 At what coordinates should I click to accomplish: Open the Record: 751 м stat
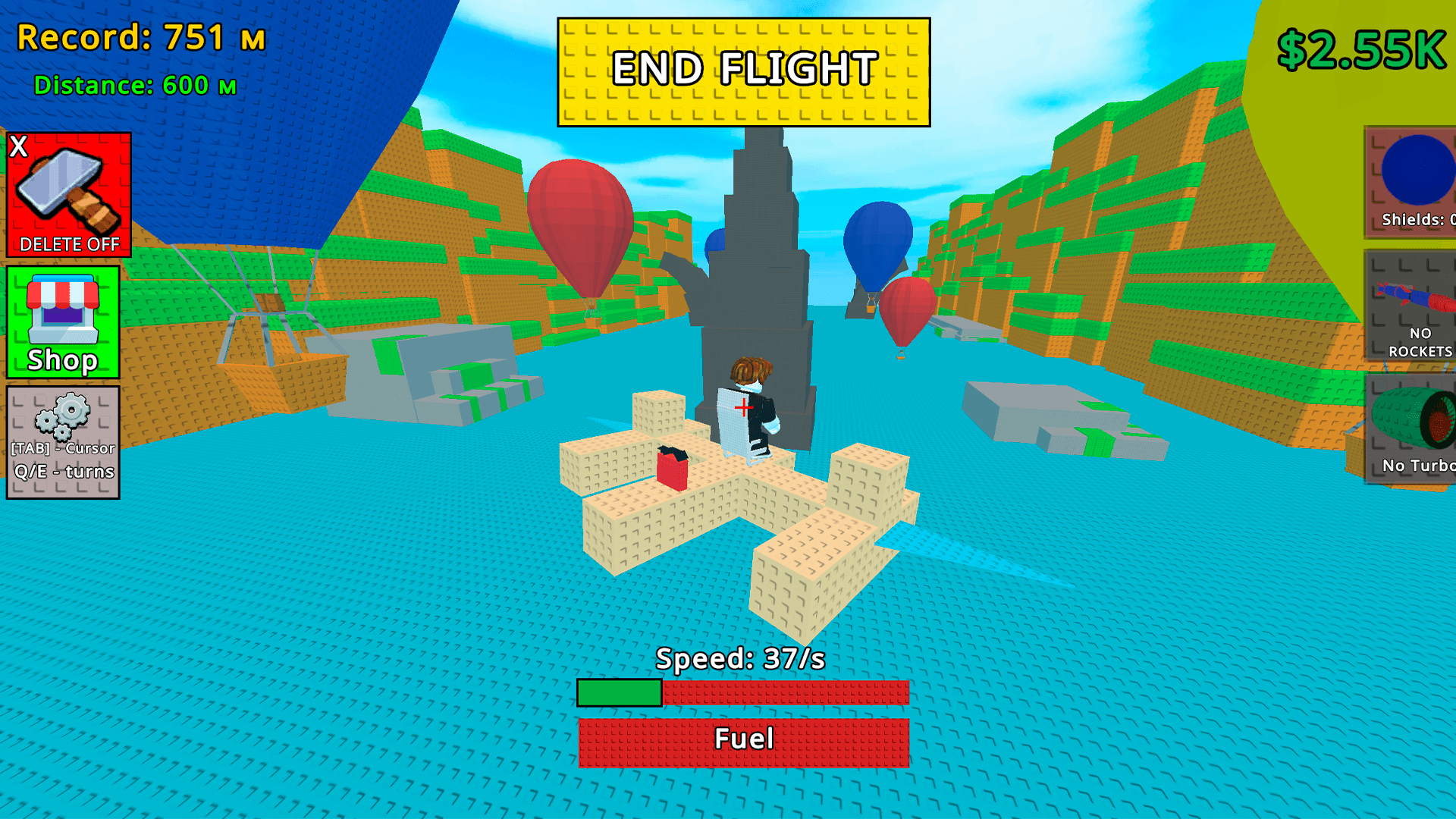140,38
